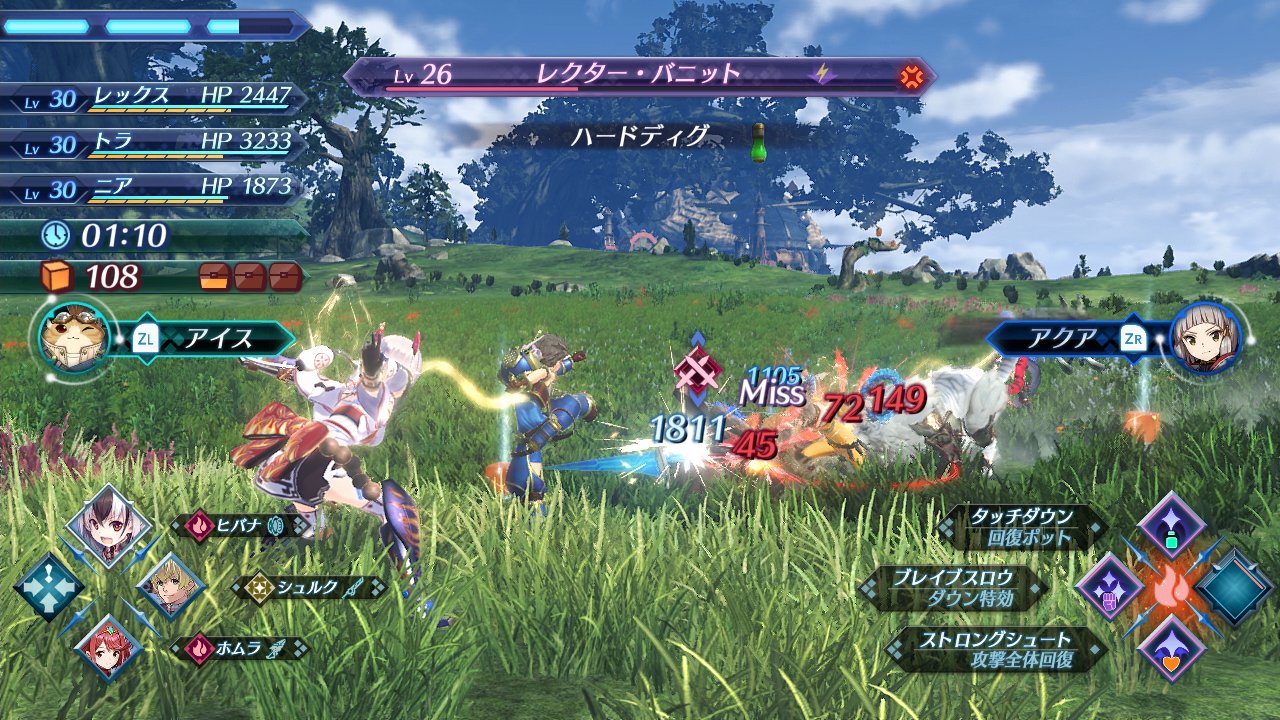Trigger the orange heart art icon

pyautogui.click(x=1171, y=648)
